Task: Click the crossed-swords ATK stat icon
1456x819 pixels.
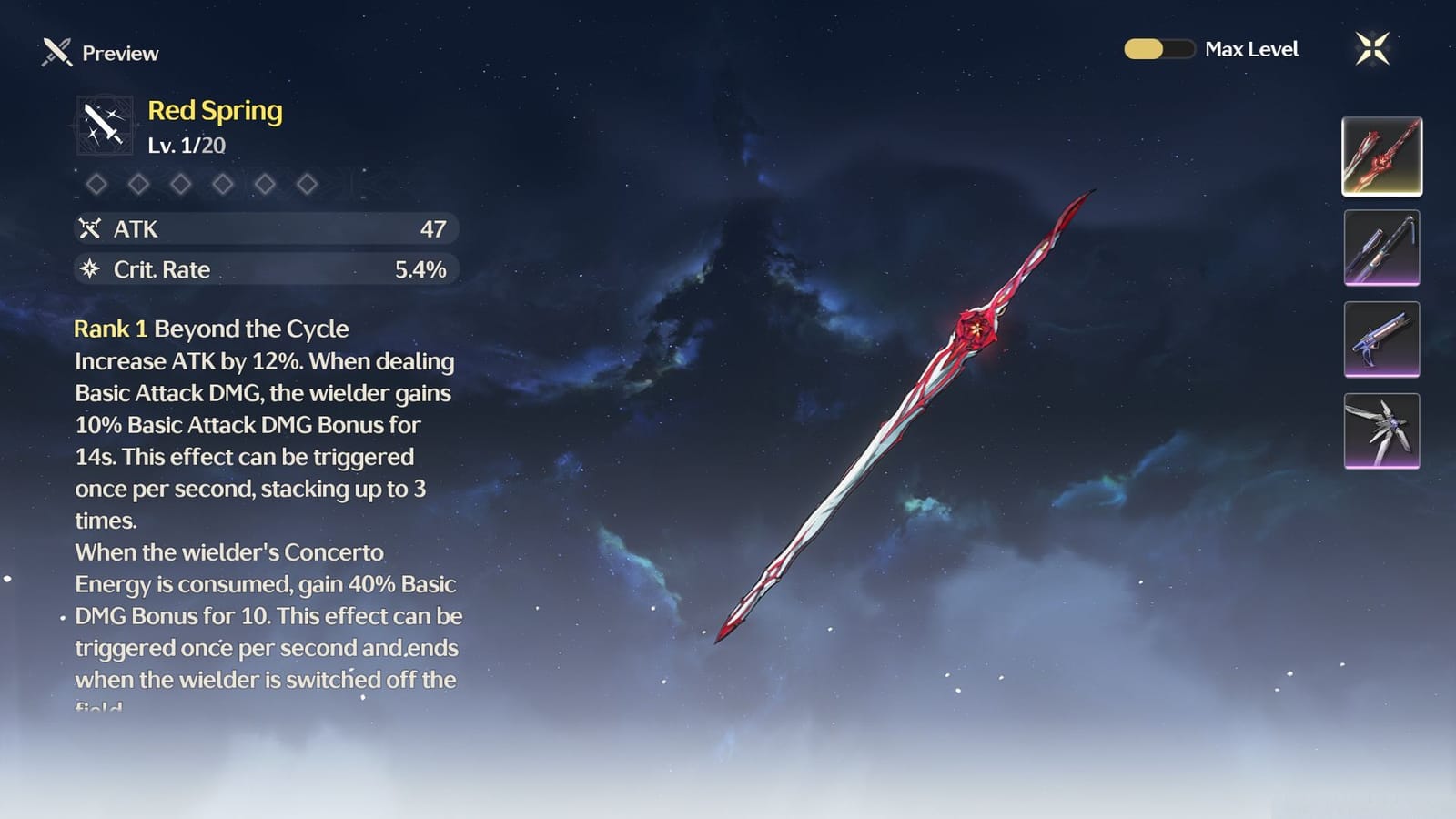Action: (x=89, y=228)
